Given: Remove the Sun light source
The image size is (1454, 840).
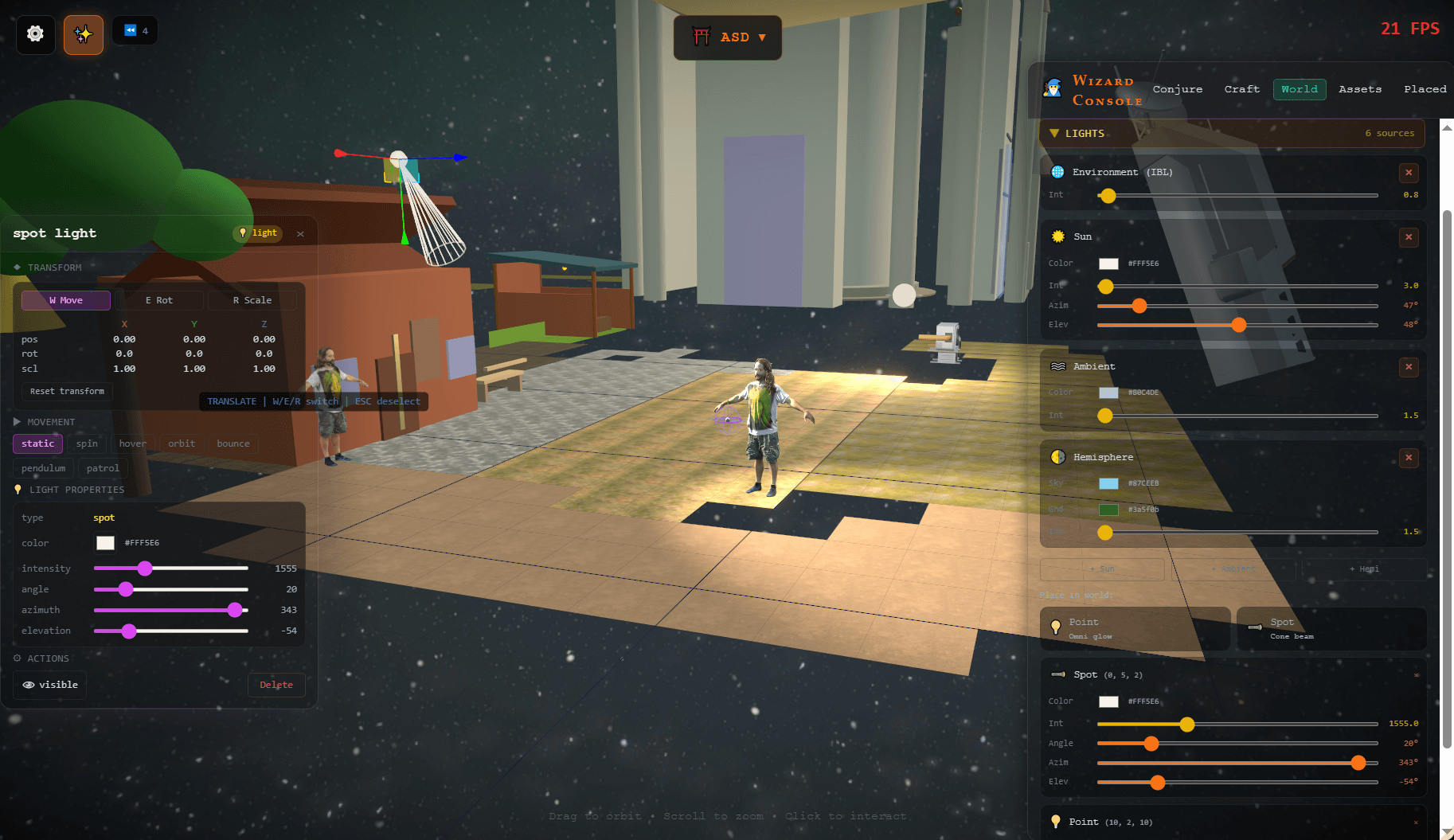Looking at the screenshot, I should click(1408, 237).
